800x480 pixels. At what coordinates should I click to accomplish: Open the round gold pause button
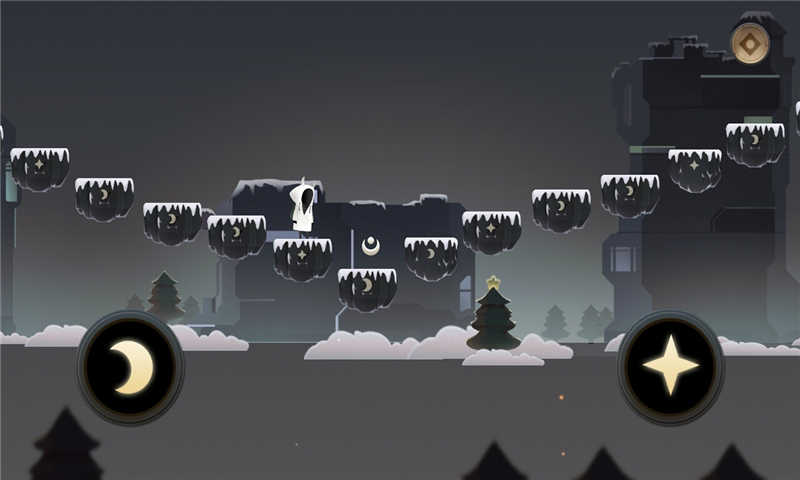749,43
